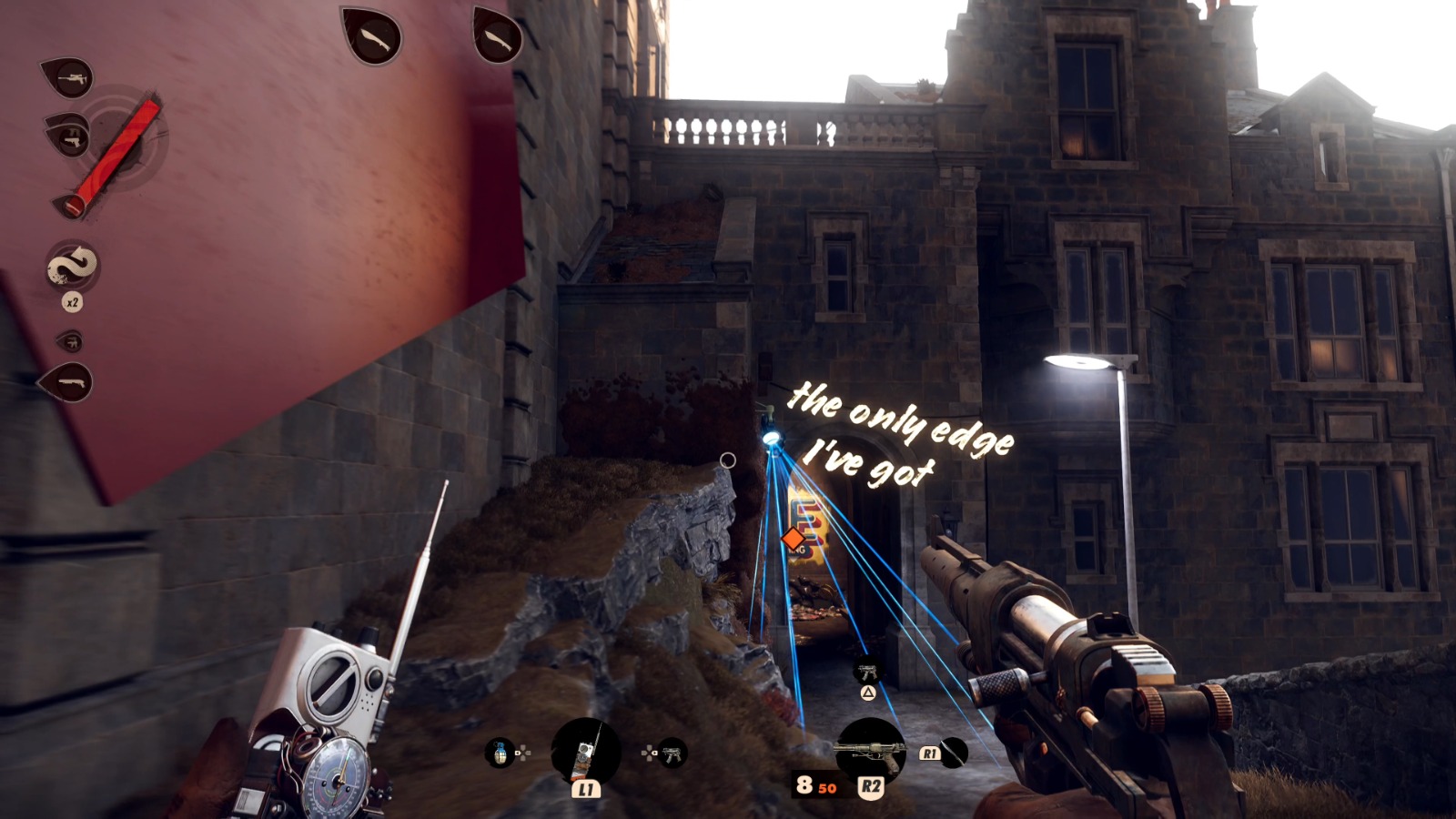Activate the Hackamajig radio gadget icon
Viewport: 1456px width, 819px height.
coord(586,753)
